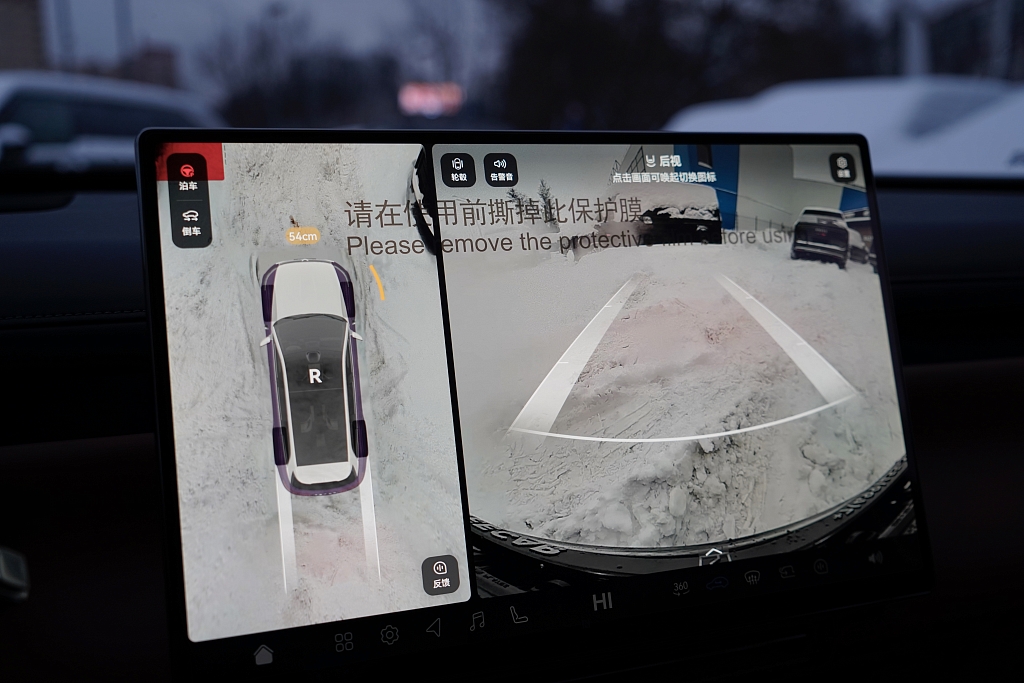This screenshot has height=683, width=1024.
Task: Launch the navigation arrow icon
Action: pos(434,627)
